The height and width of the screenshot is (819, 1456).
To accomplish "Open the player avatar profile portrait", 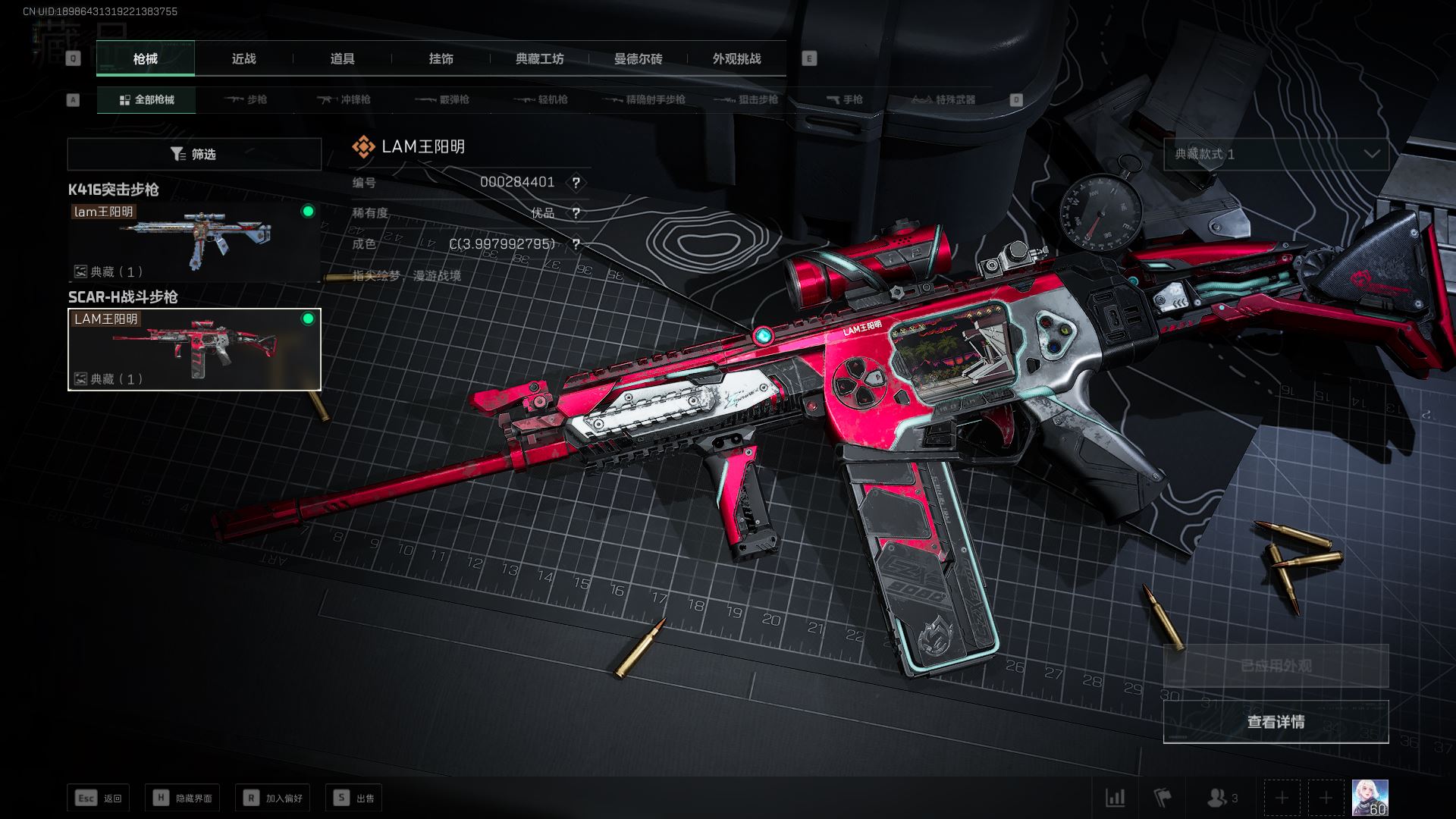I will [x=1370, y=798].
